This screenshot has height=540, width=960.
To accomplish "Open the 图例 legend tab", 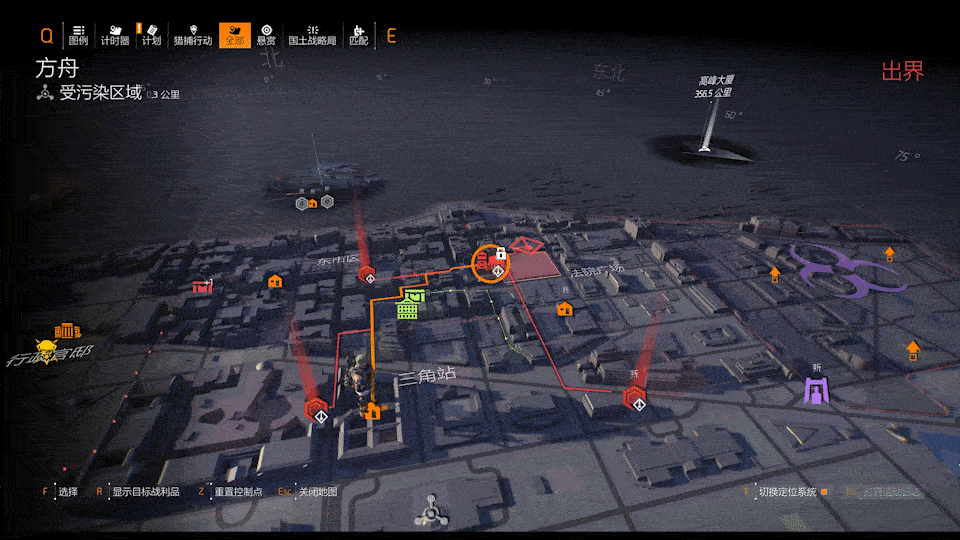I will (x=78, y=35).
